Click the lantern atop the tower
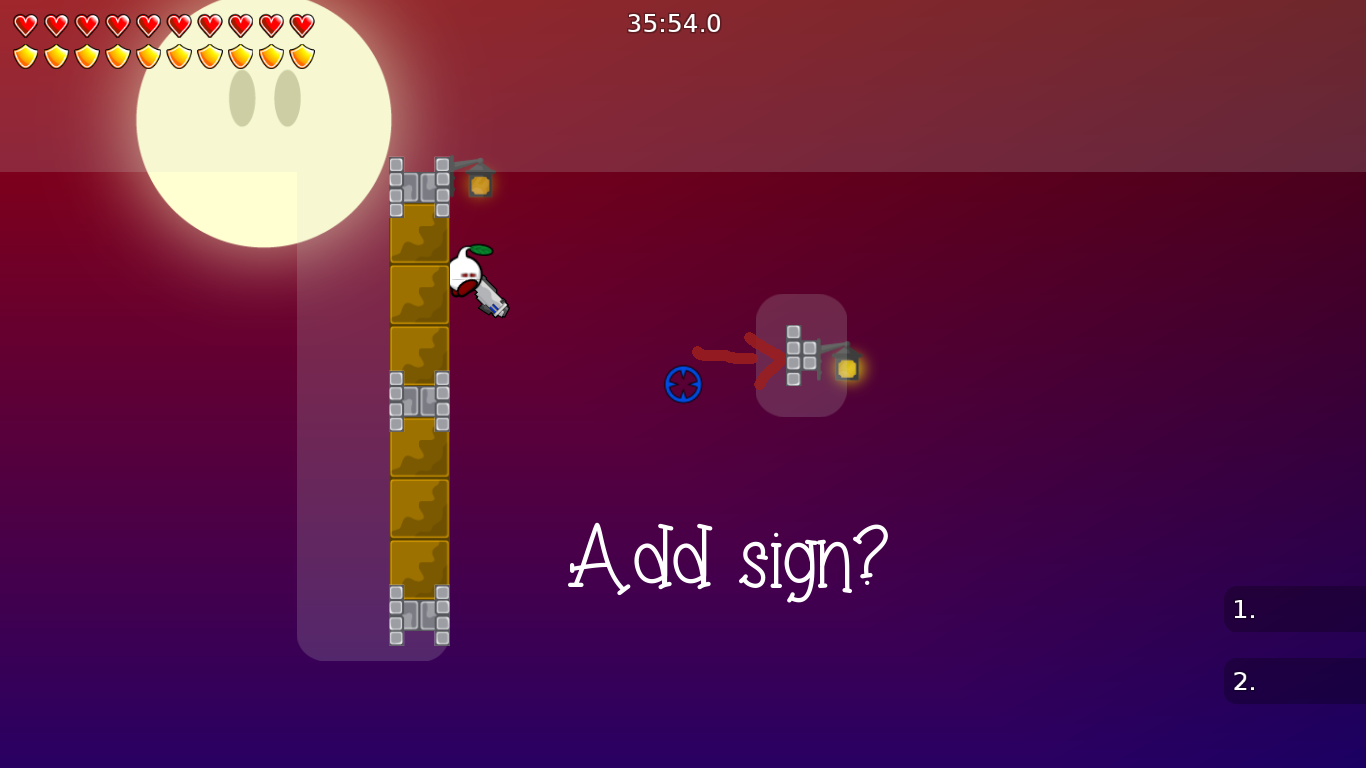This screenshot has height=768, width=1366. (479, 186)
